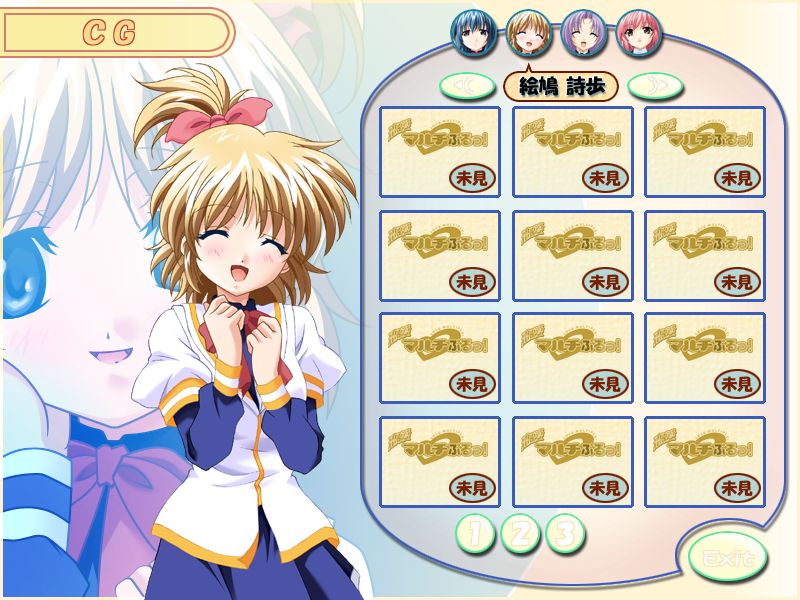Click the left arrow beside the character name

click(x=467, y=86)
